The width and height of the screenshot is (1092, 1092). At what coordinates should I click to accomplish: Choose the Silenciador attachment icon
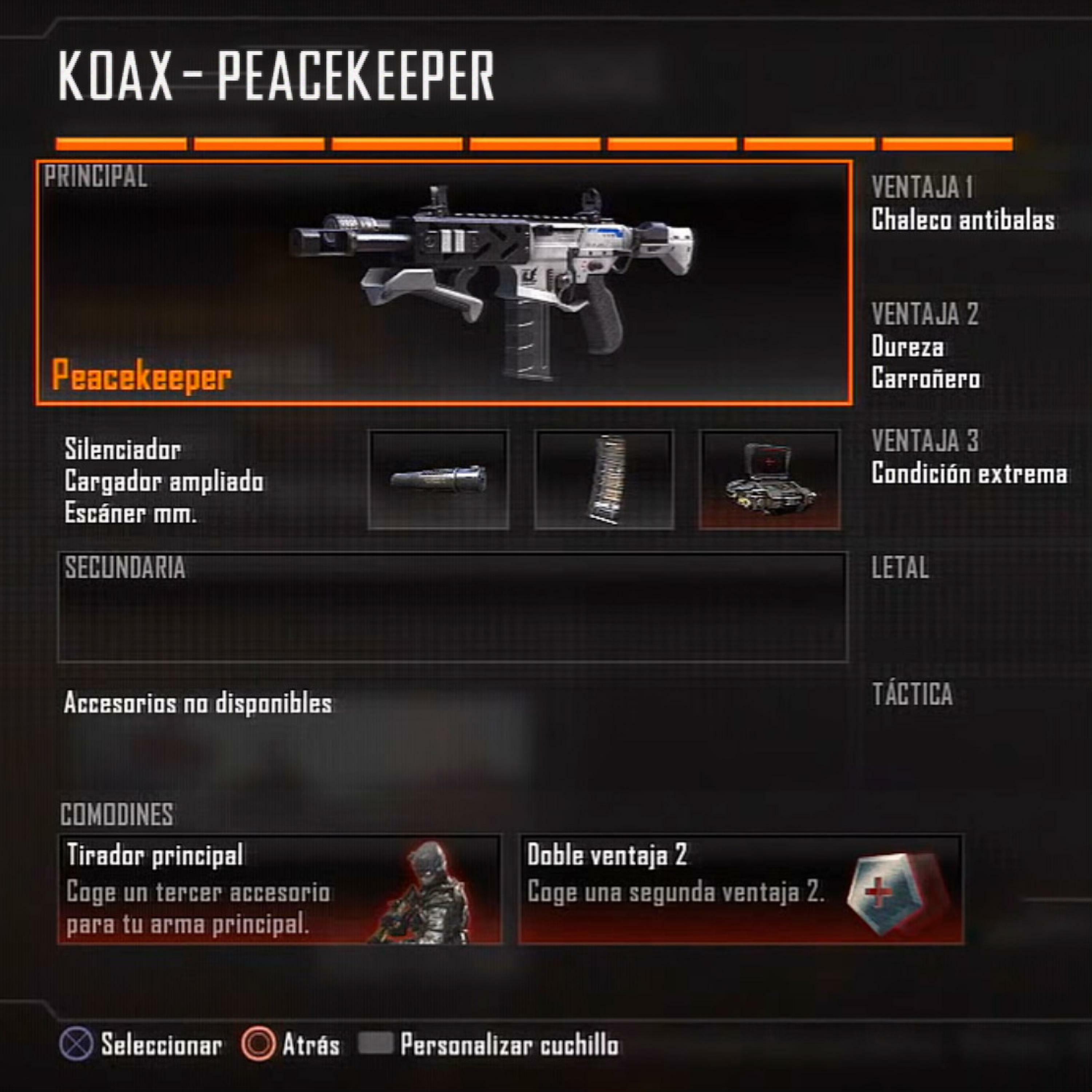pyautogui.click(x=438, y=480)
